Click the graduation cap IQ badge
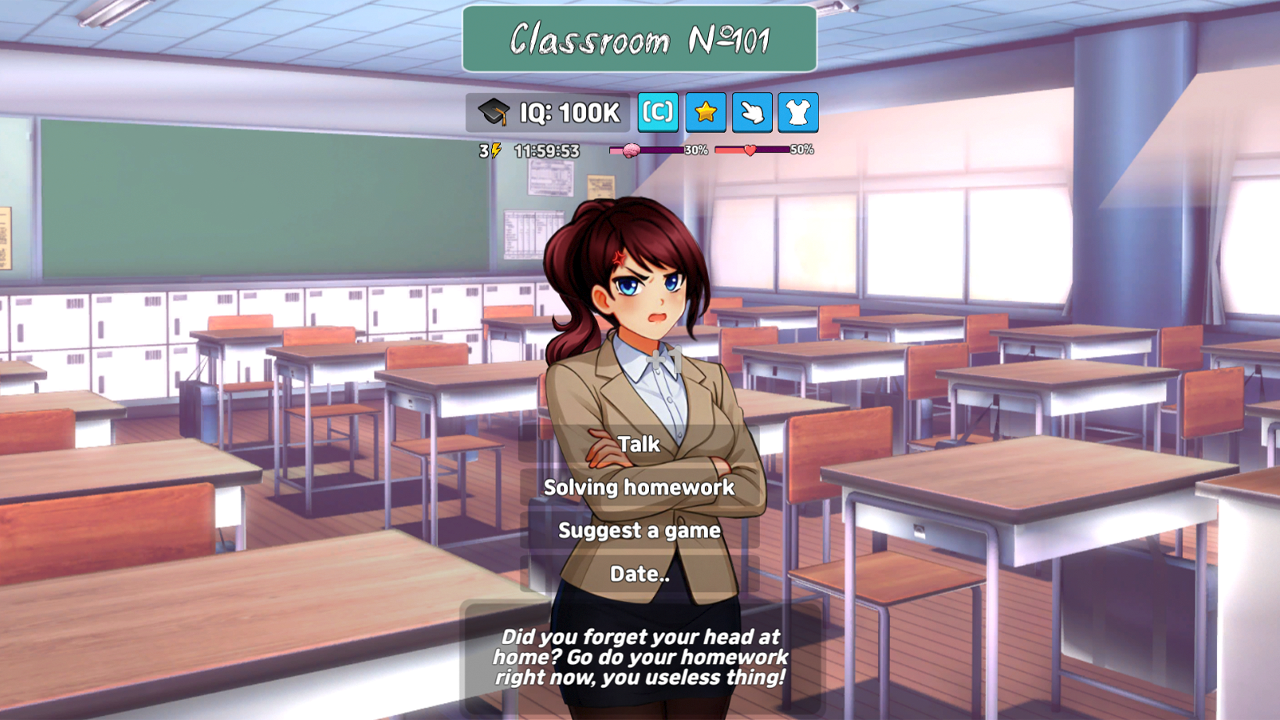Viewport: 1280px width, 720px height. point(495,112)
